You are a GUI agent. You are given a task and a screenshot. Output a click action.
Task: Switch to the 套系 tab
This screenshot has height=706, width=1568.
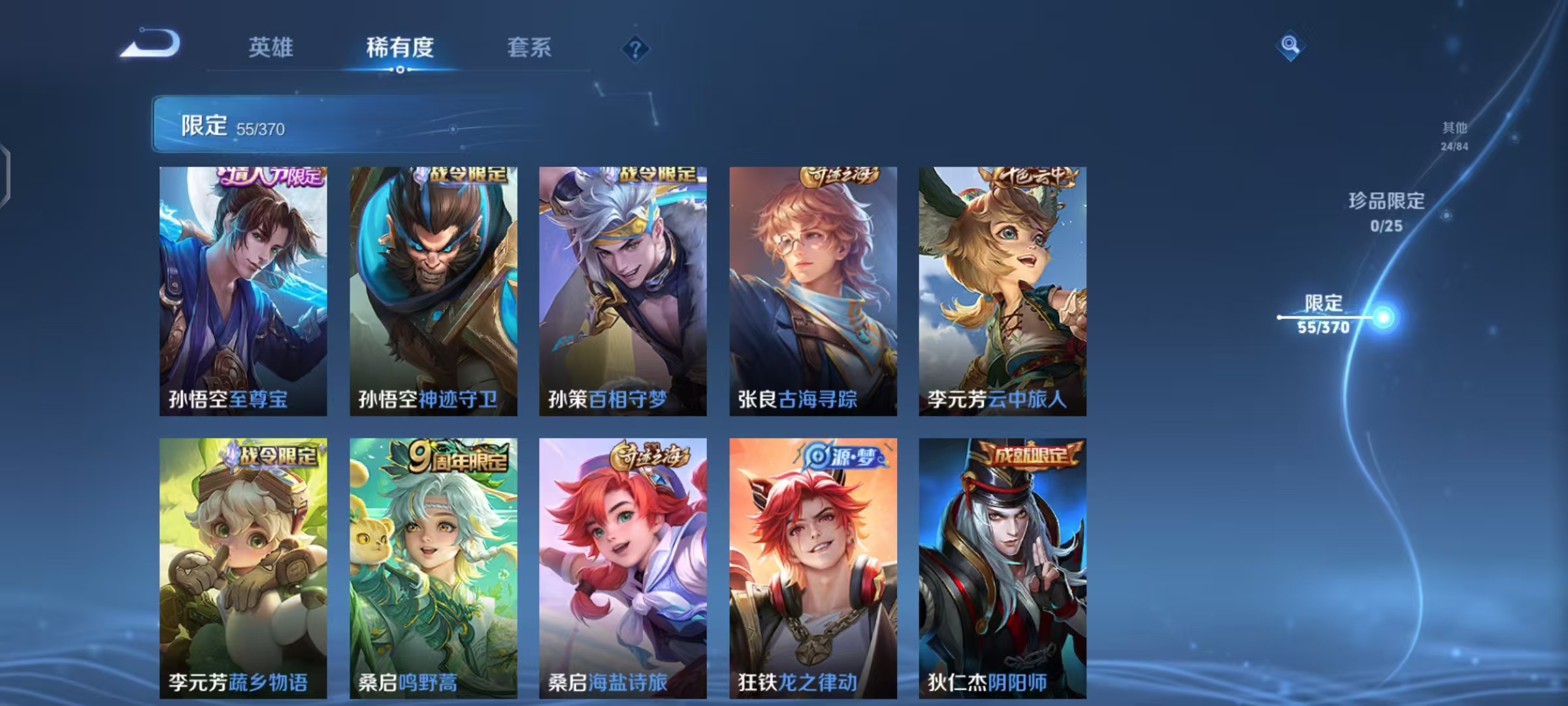coord(529,48)
